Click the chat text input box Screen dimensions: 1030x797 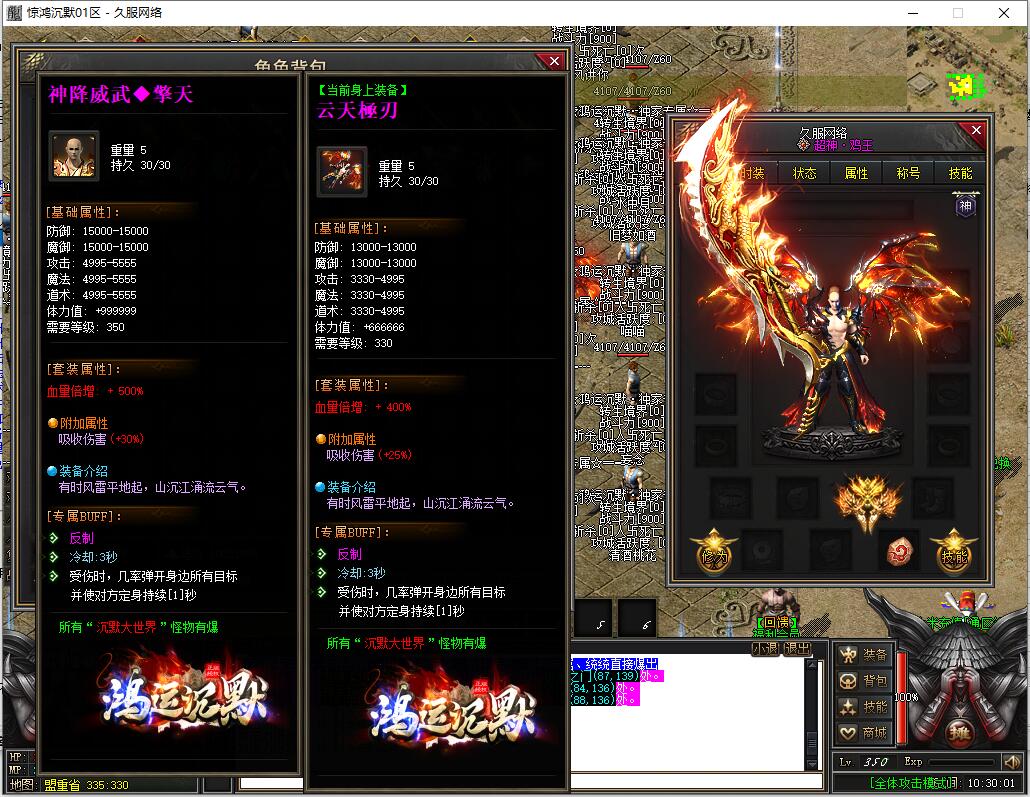tap(690, 781)
